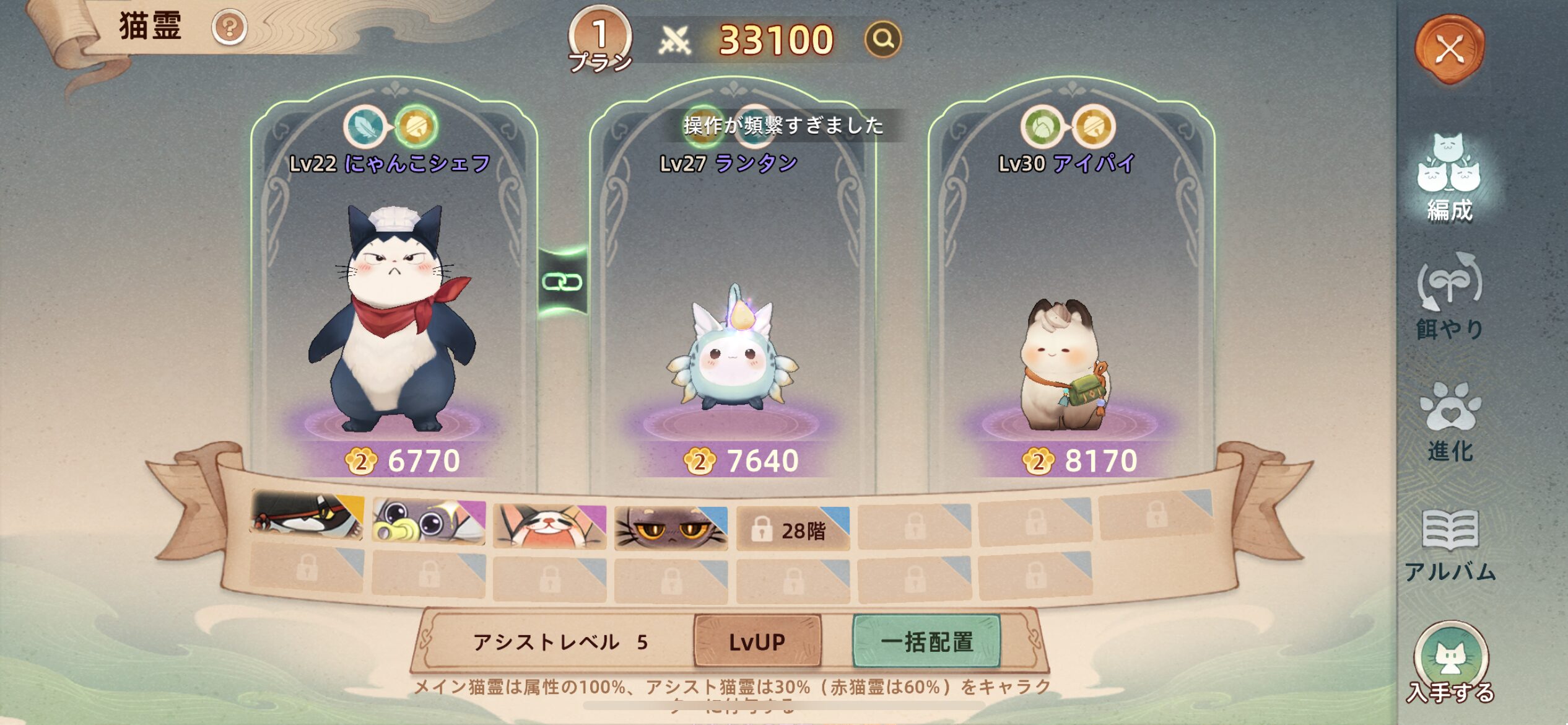The image size is (1568, 725).
Task: Open the help question mark icon
Action: [x=229, y=28]
